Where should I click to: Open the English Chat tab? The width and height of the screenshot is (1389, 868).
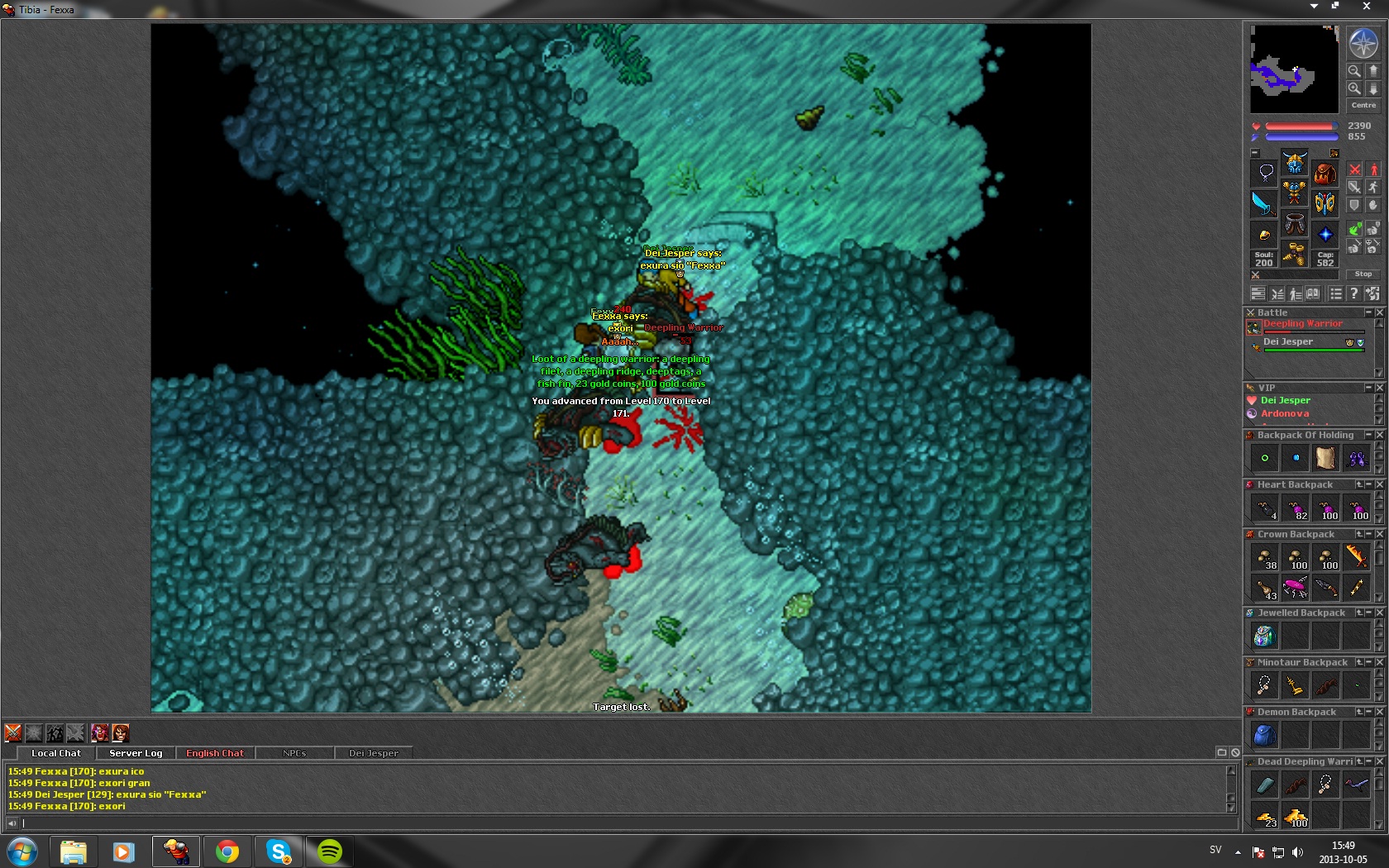tap(215, 753)
